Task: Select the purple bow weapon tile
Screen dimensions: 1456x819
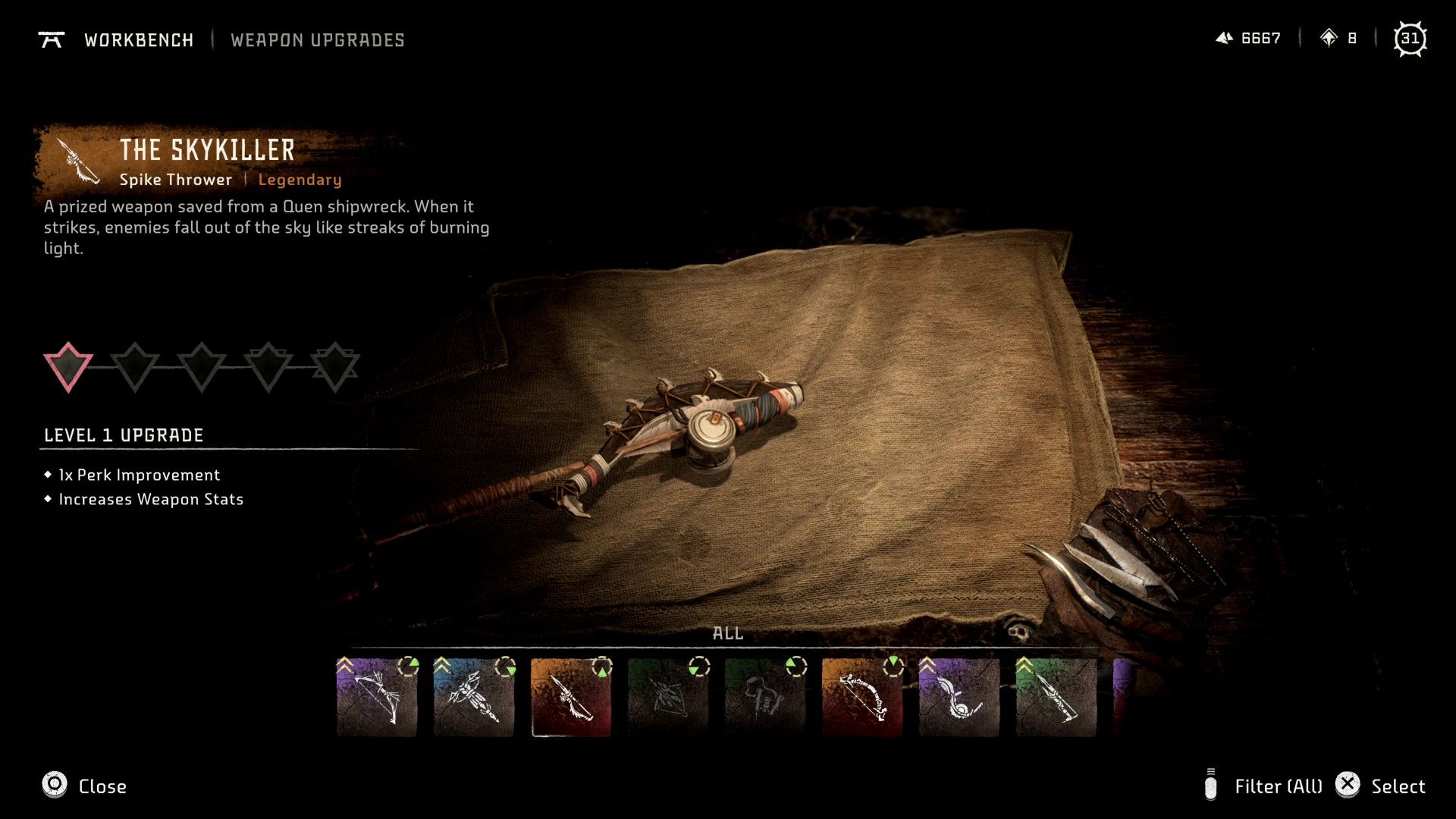Action: coord(377,698)
